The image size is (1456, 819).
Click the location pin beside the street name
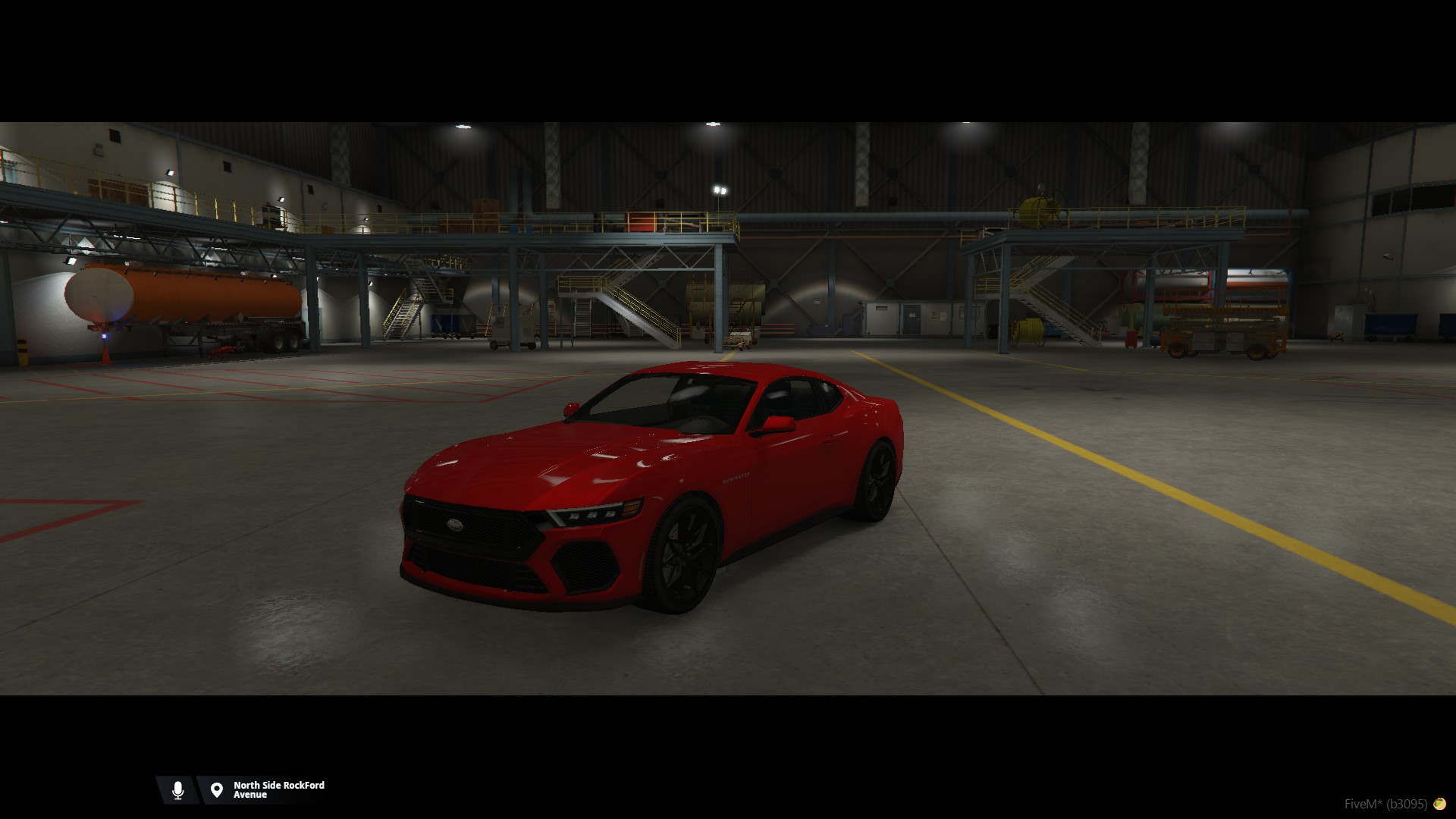217,790
